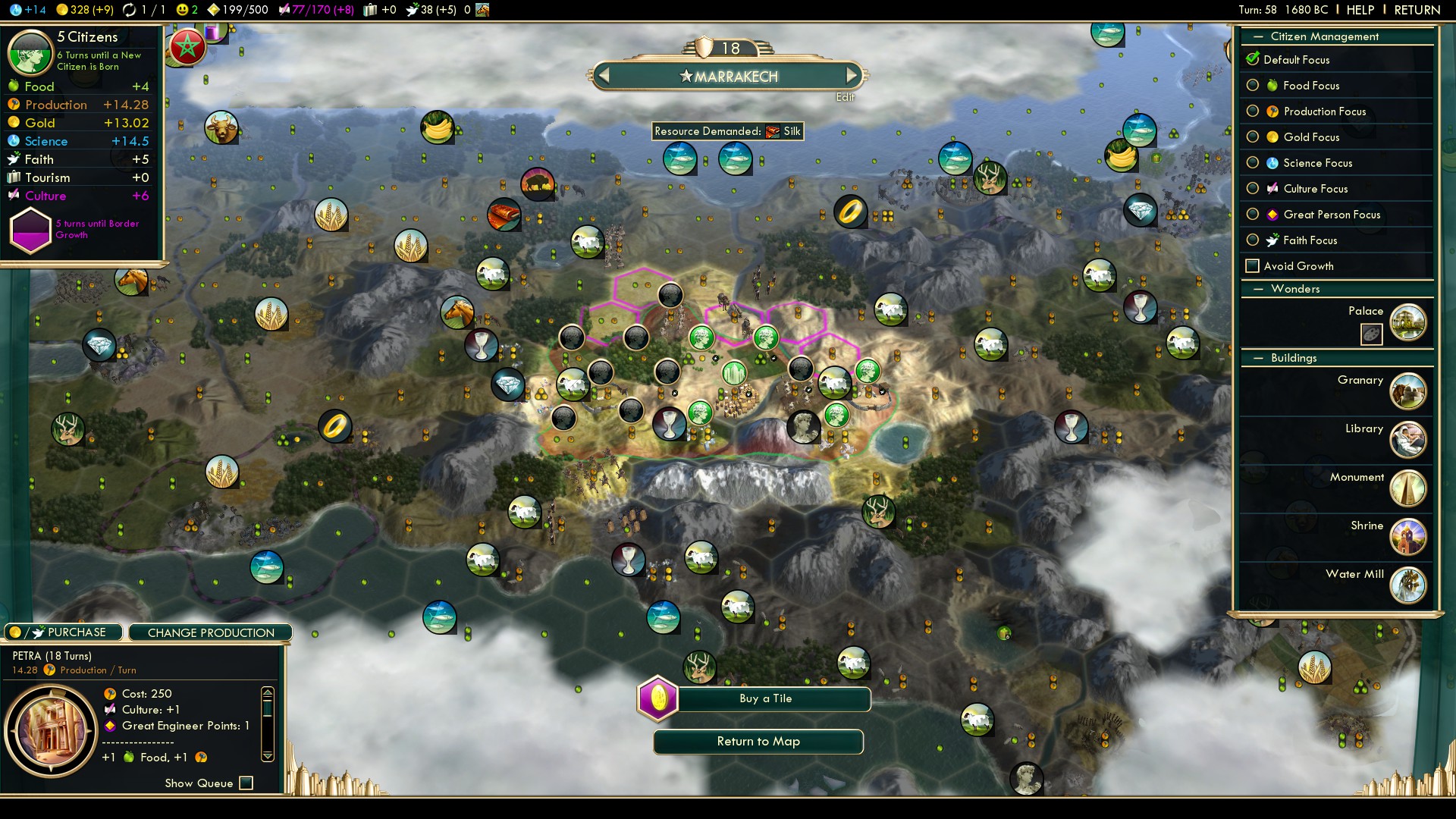This screenshot has width=1456, height=819.
Task: Collapse the Buildings section header
Action: coord(1259,358)
